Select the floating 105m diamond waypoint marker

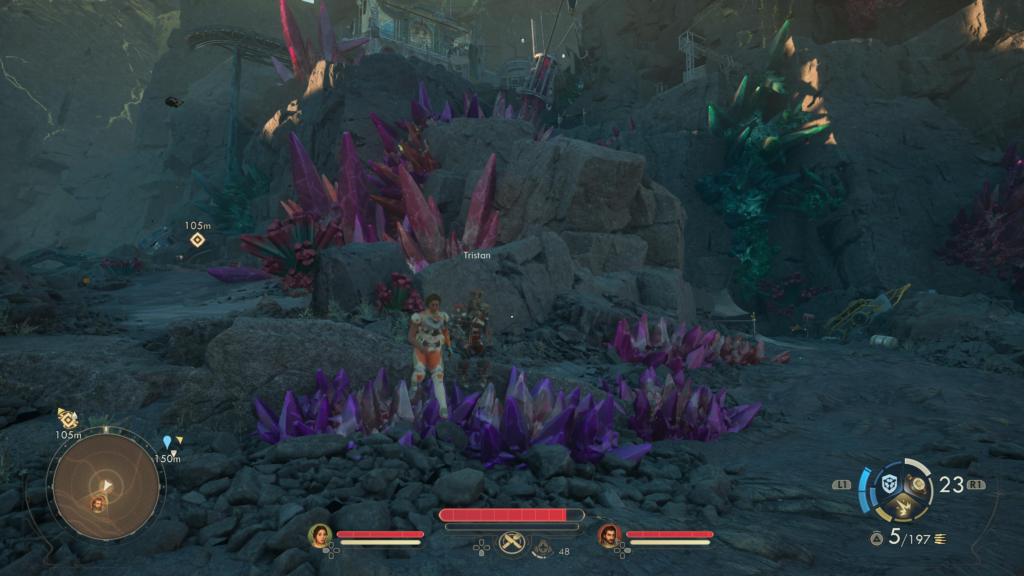pos(198,240)
